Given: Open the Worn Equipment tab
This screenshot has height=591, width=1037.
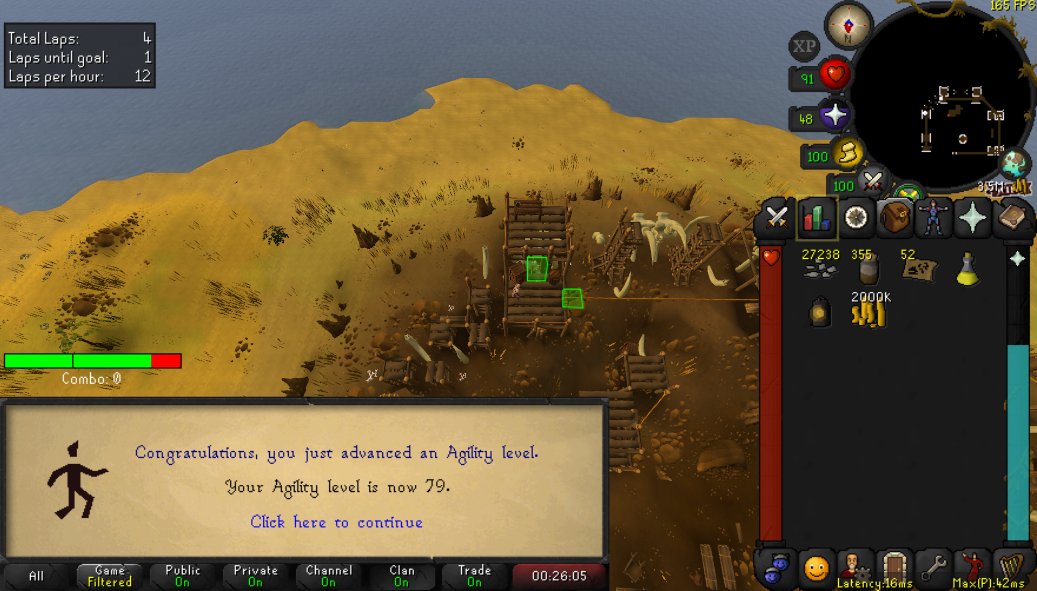Looking at the screenshot, I should [x=933, y=218].
